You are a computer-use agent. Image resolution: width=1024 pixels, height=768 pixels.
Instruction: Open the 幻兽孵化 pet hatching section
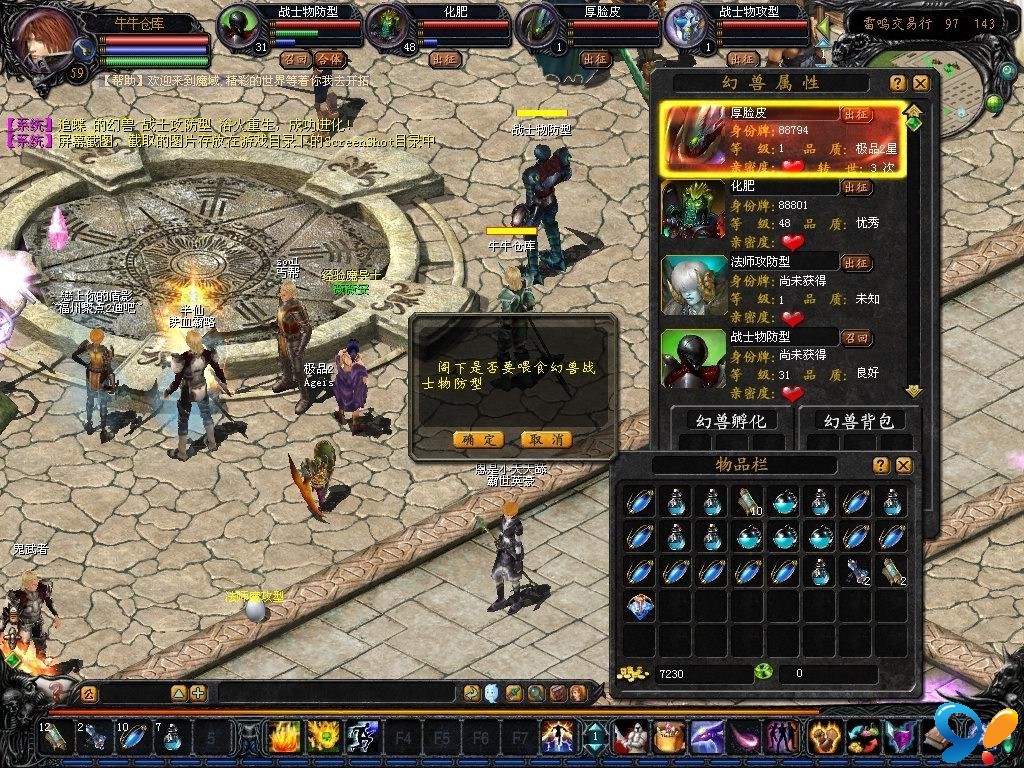(x=731, y=421)
